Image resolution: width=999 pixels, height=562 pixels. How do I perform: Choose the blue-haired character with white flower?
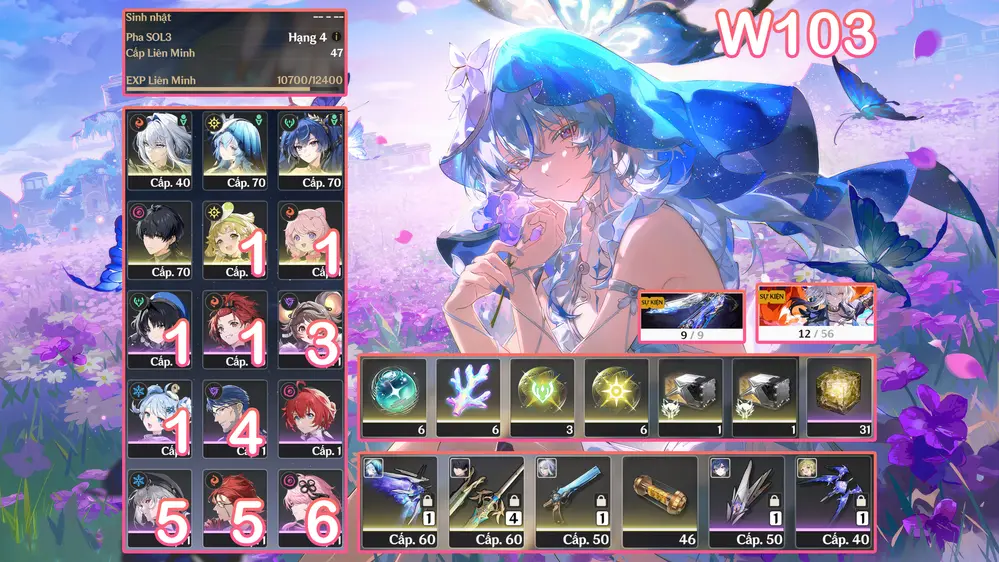tap(236, 150)
